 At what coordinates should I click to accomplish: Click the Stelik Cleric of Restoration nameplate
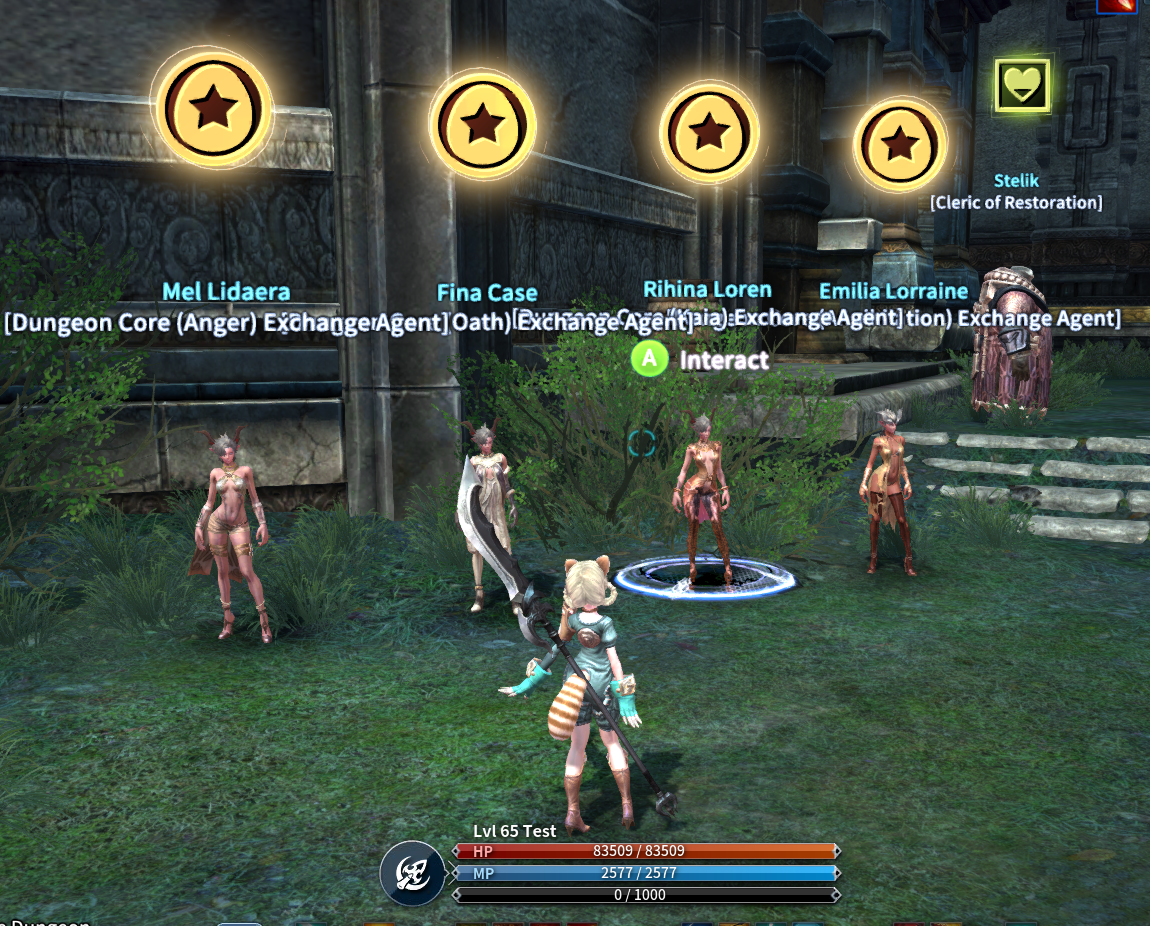pos(1016,191)
